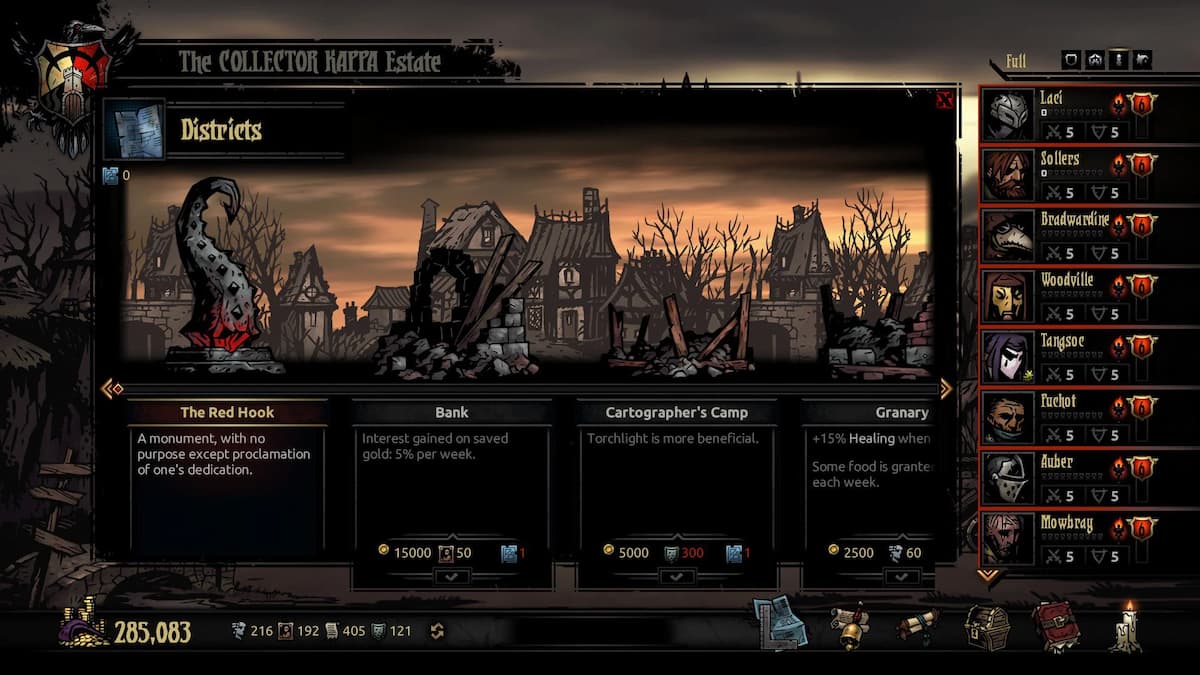Open the blueprint districts icon

tap(775, 623)
